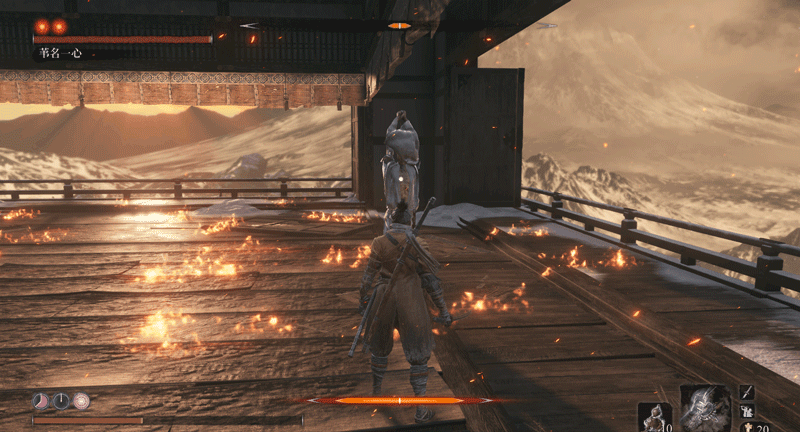Click the spirit emblem counter icon
Image resolution: width=800 pixels, height=432 pixels.
(x=748, y=427)
